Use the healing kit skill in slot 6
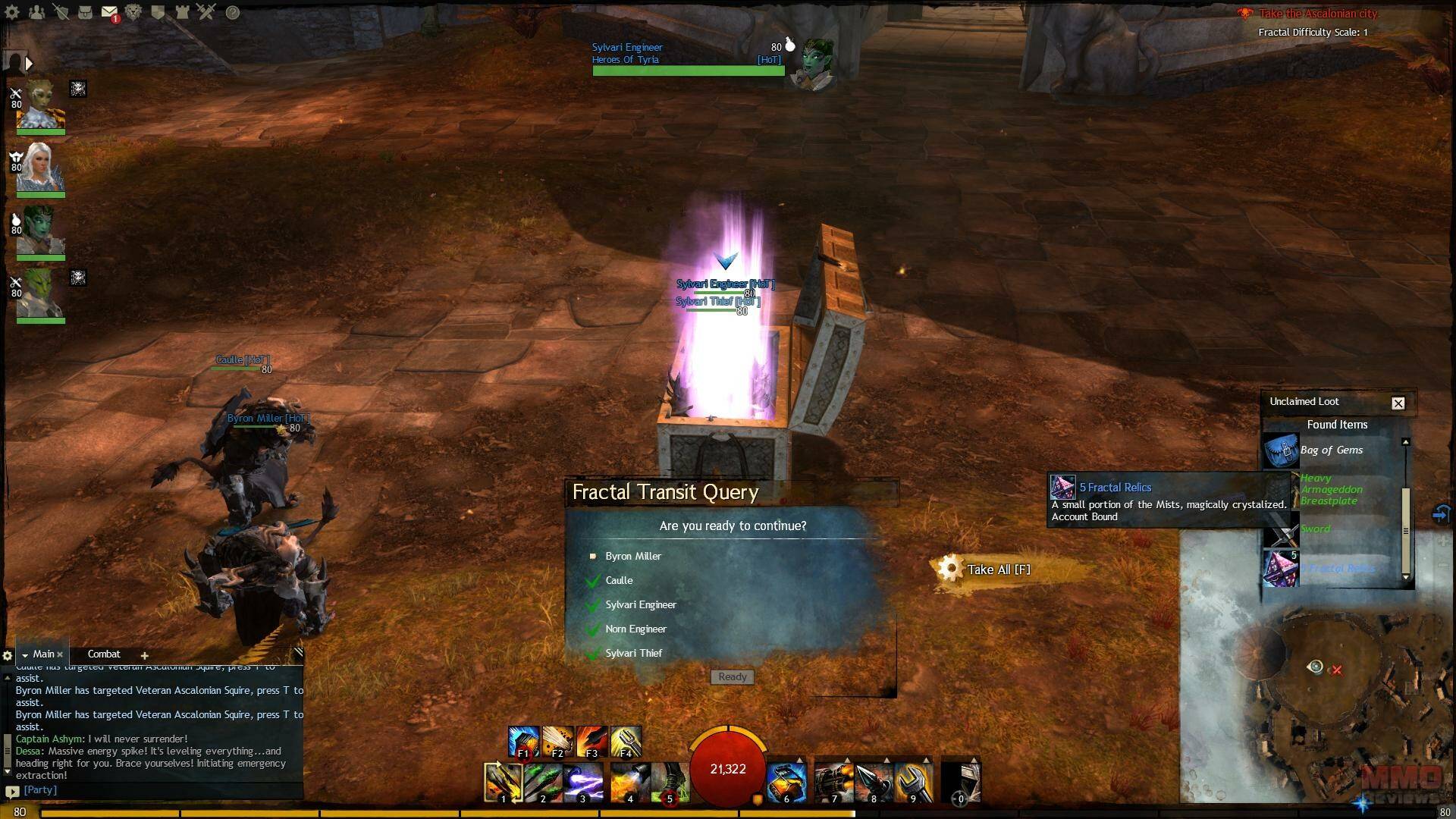This screenshot has height=819, width=1456. [786, 783]
